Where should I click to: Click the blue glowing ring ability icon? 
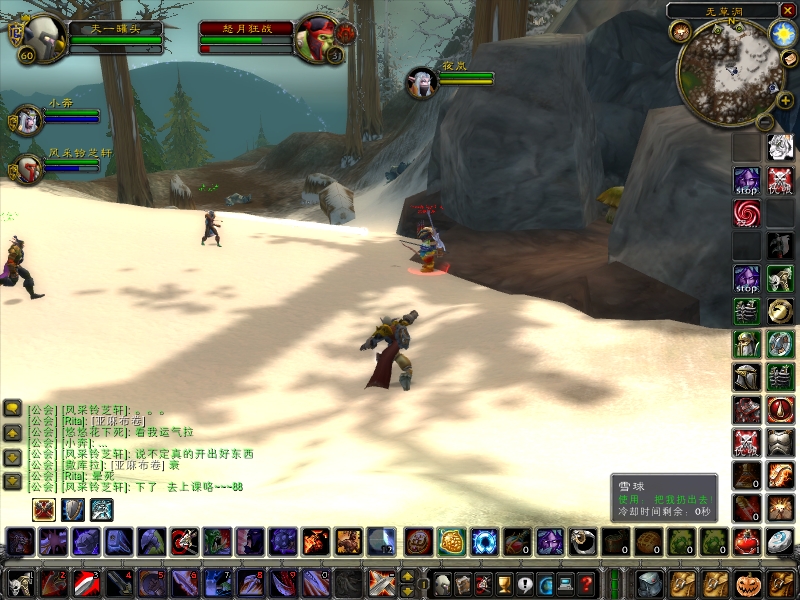(485, 541)
